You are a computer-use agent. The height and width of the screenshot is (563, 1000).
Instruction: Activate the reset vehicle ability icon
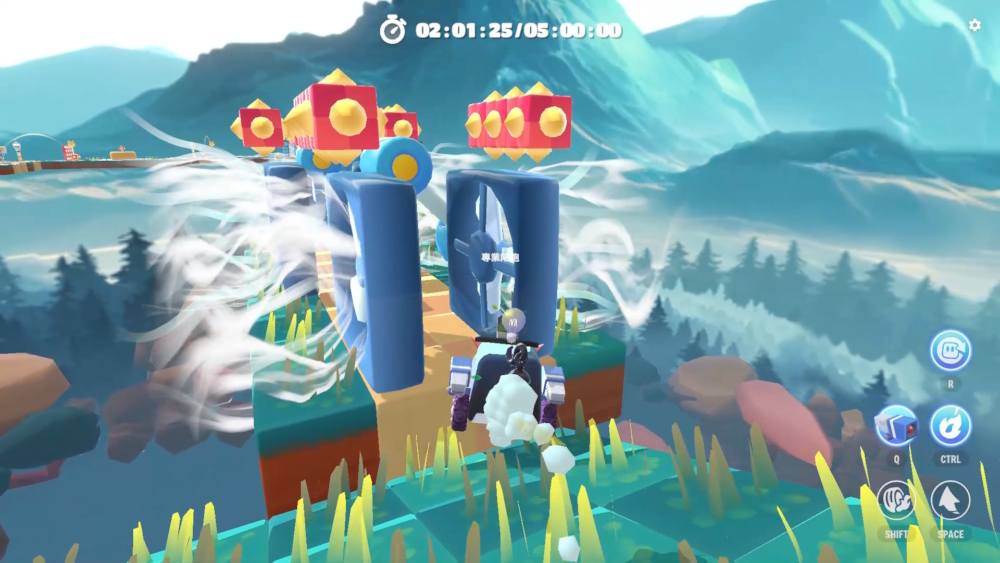tap(950, 350)
